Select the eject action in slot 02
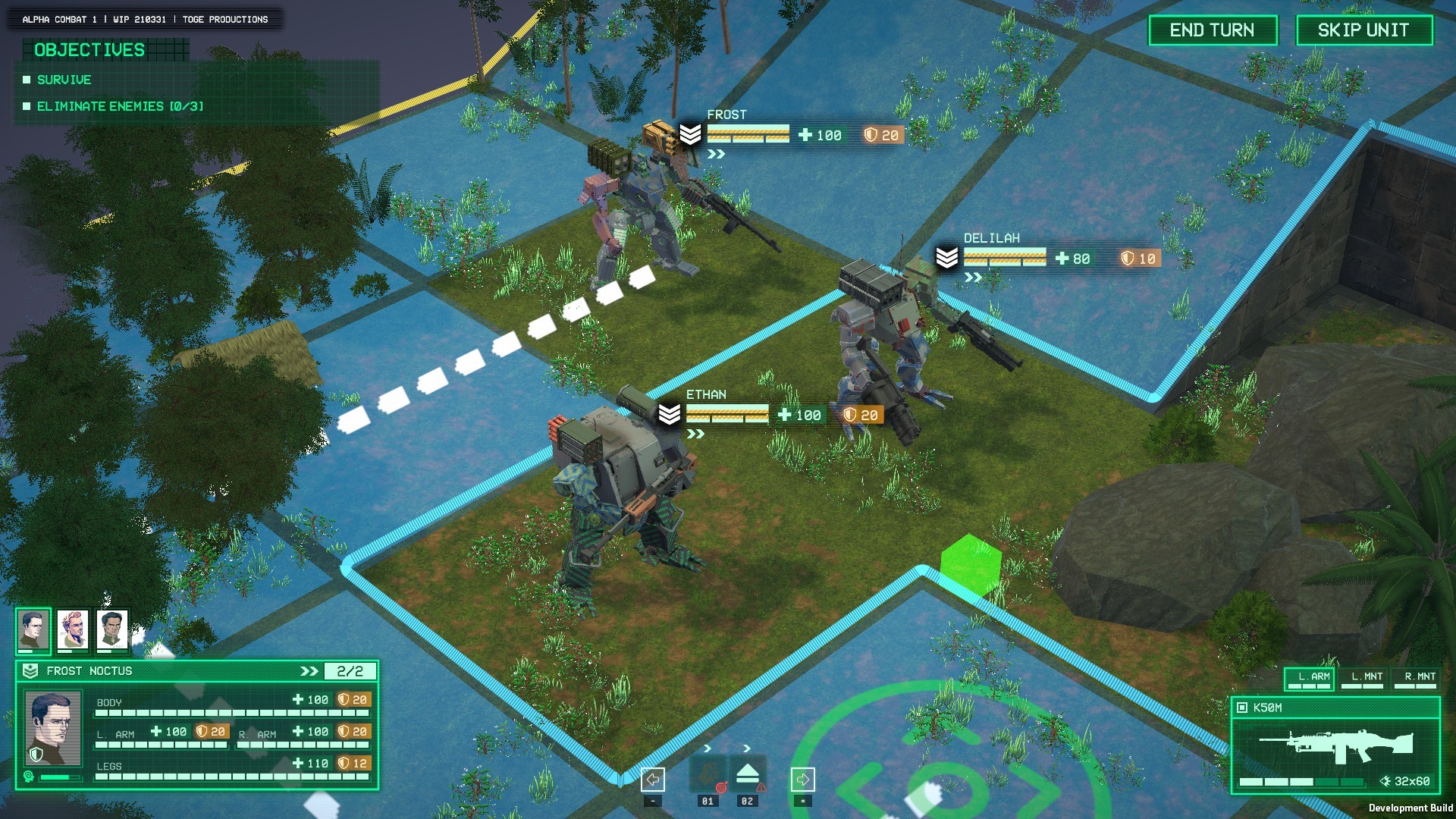 tap(747, 773)
